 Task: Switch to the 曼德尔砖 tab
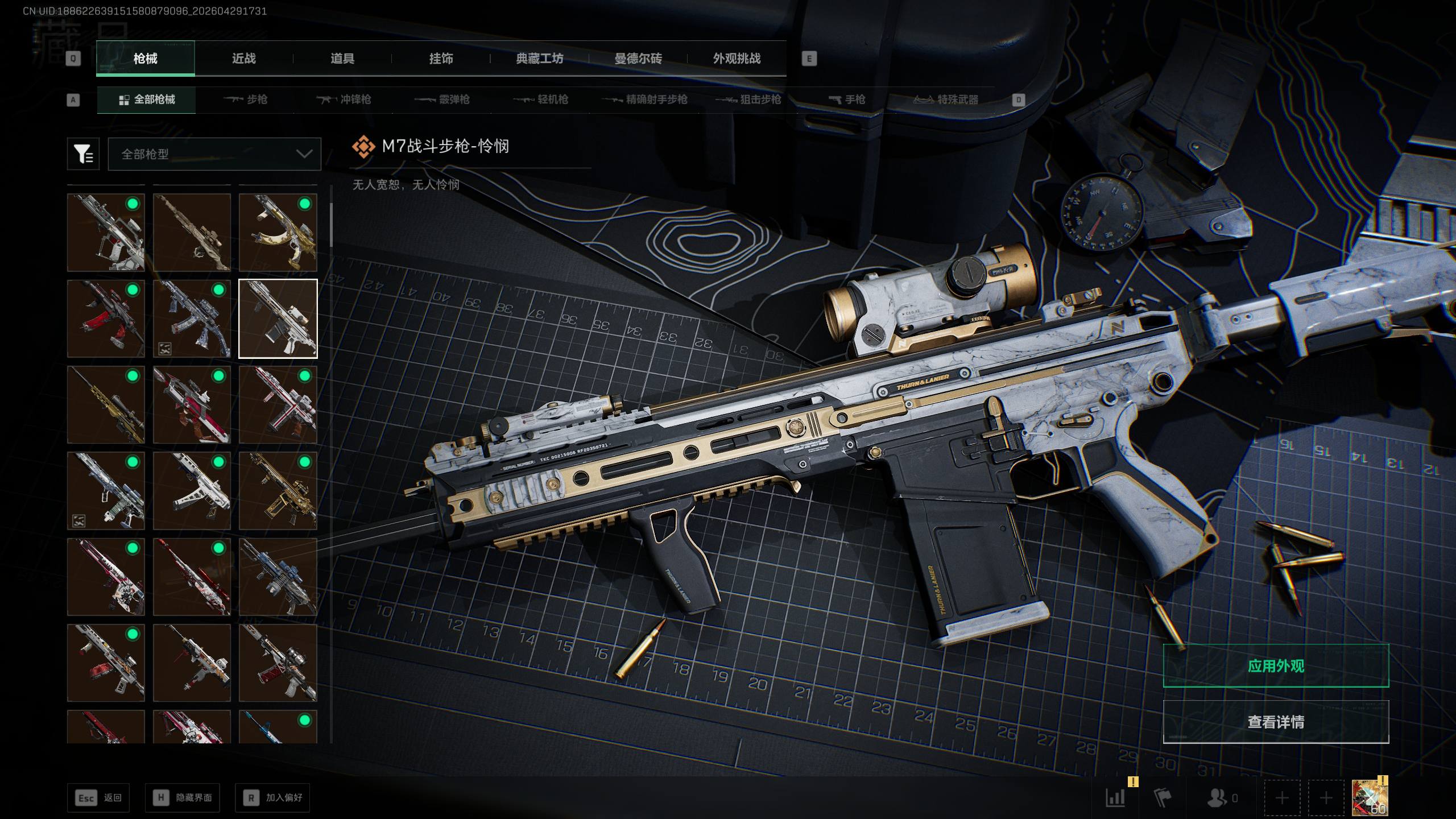(638, 59)
